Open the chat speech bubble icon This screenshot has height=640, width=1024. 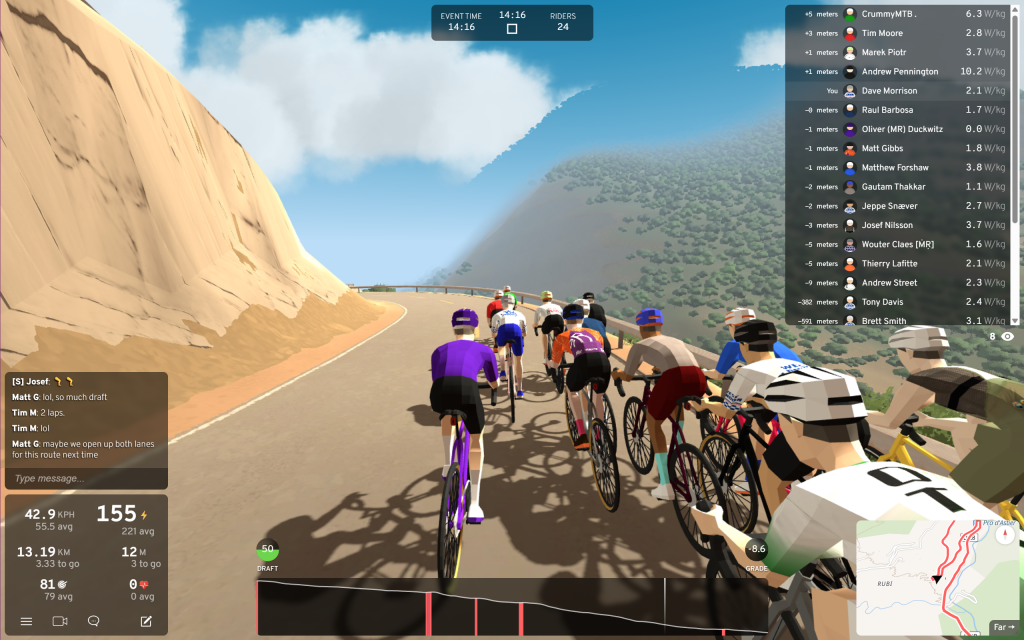pos(94,621)
